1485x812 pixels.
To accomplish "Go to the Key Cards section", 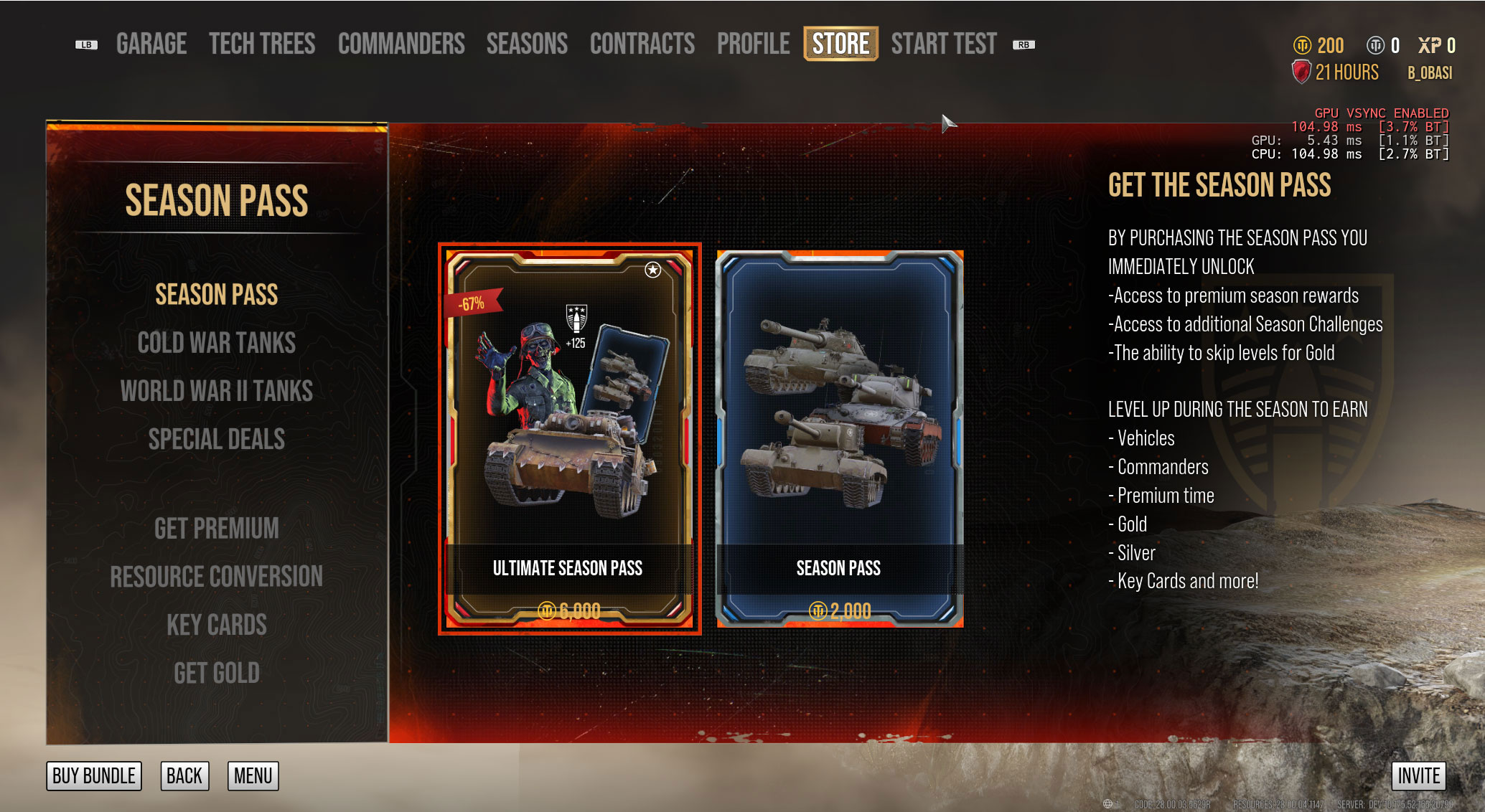I will click(217, 625).
